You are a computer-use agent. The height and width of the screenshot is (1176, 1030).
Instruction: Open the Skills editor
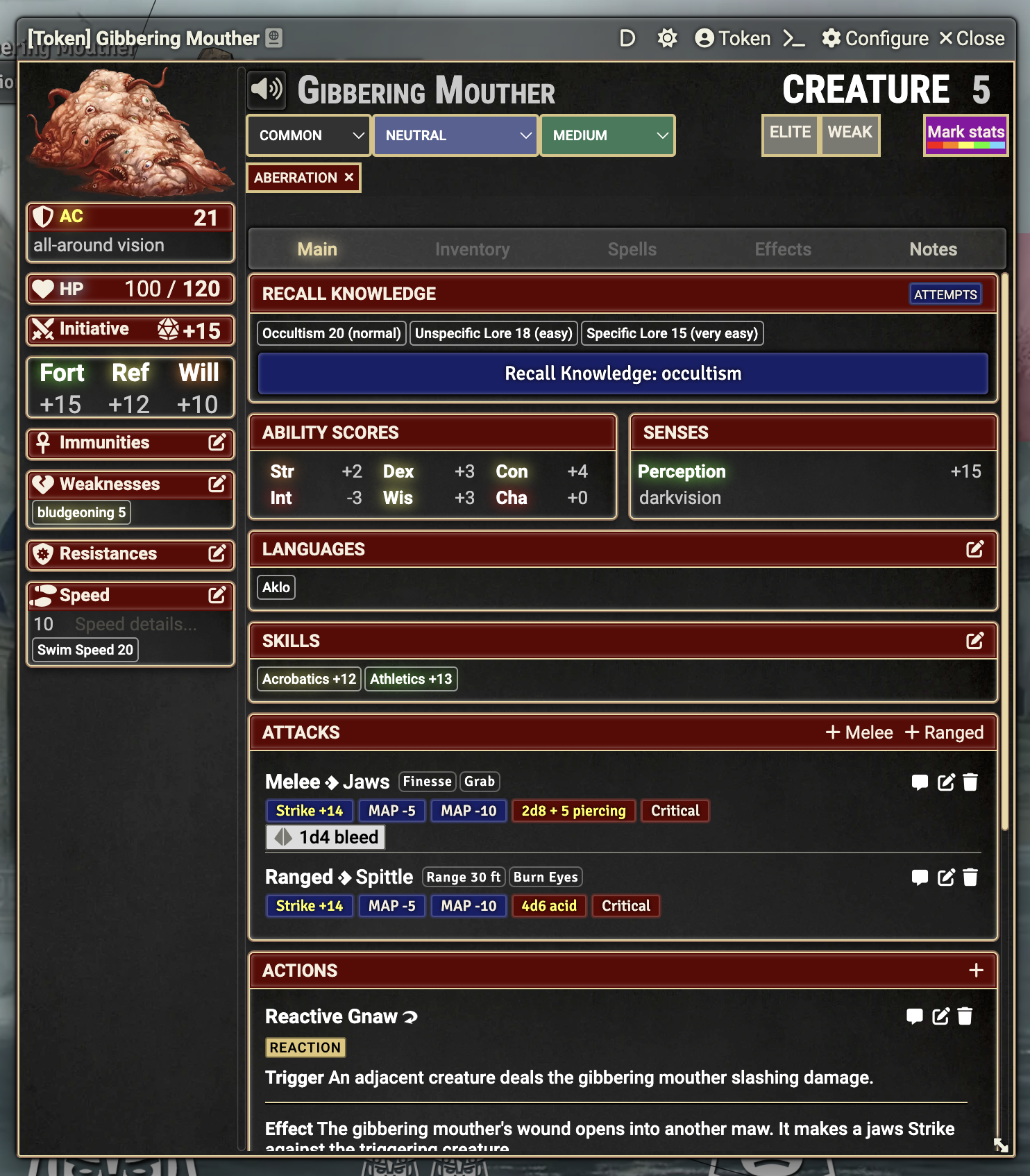pos(977,641)
